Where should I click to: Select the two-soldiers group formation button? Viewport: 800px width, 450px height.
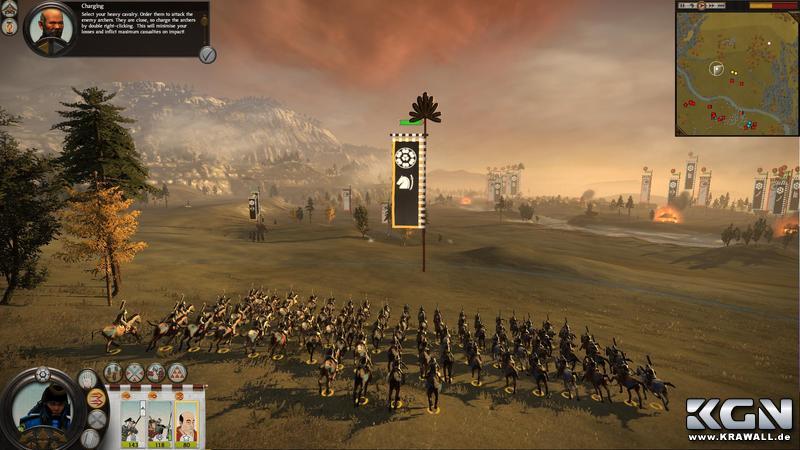(112, 373)
